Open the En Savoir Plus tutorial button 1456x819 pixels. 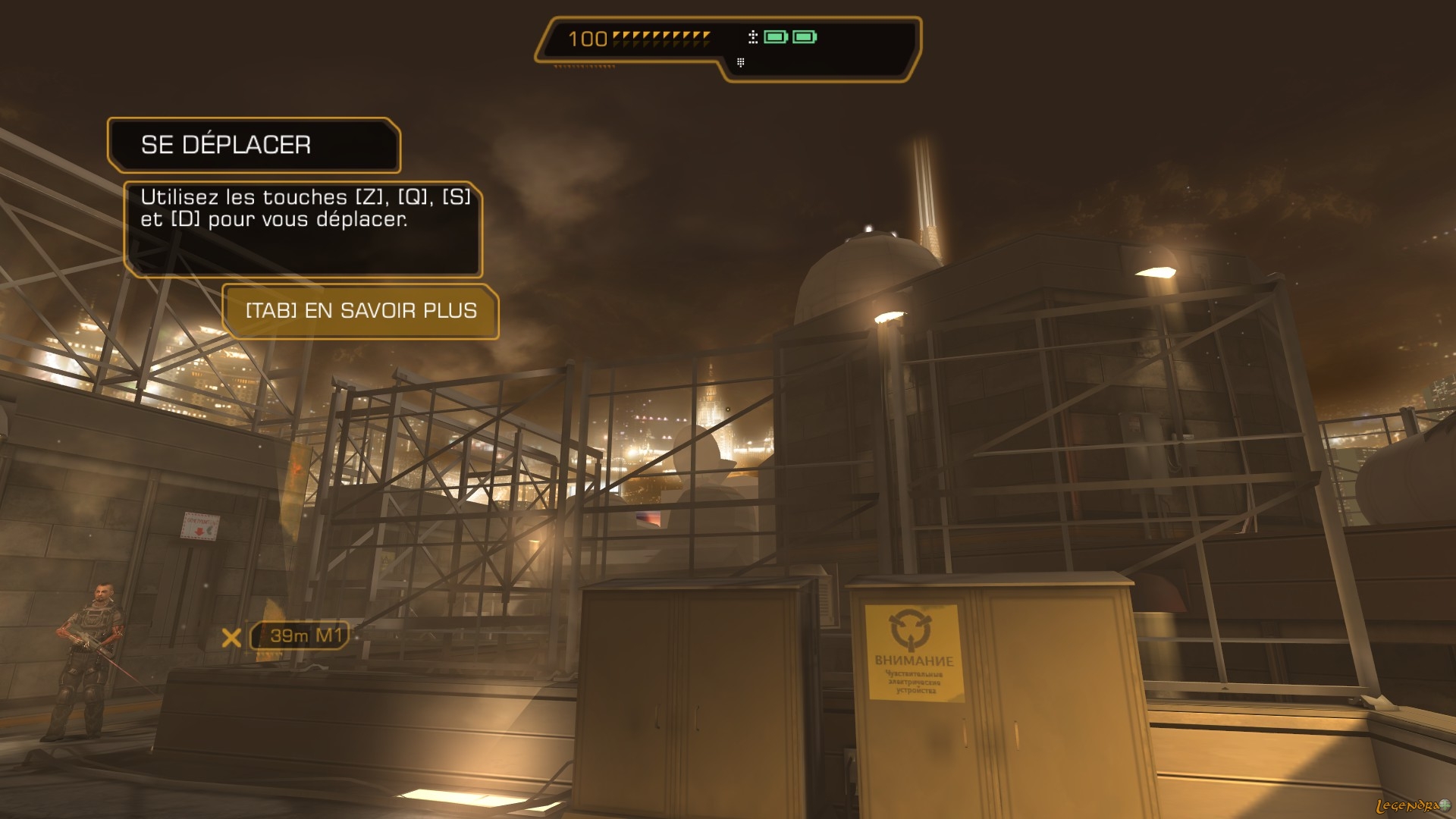click(361, 311)
